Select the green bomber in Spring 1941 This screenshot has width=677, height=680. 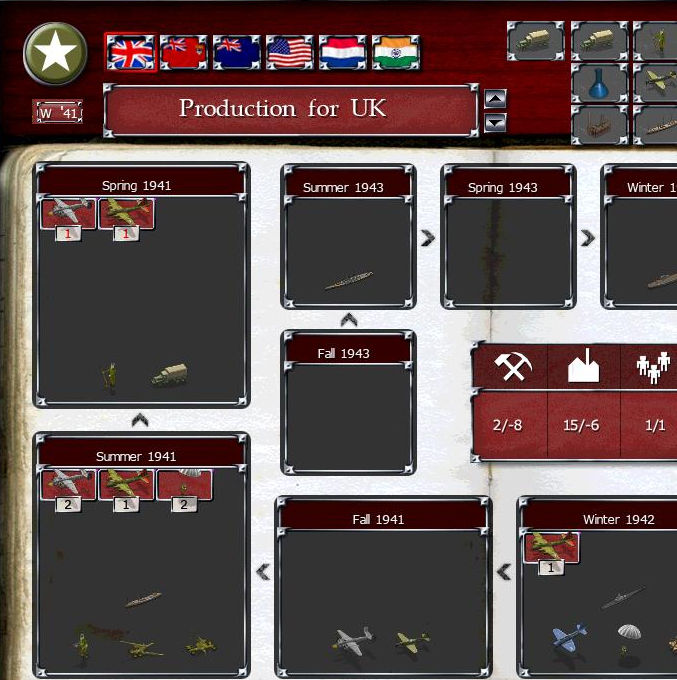tap(126, 213)
